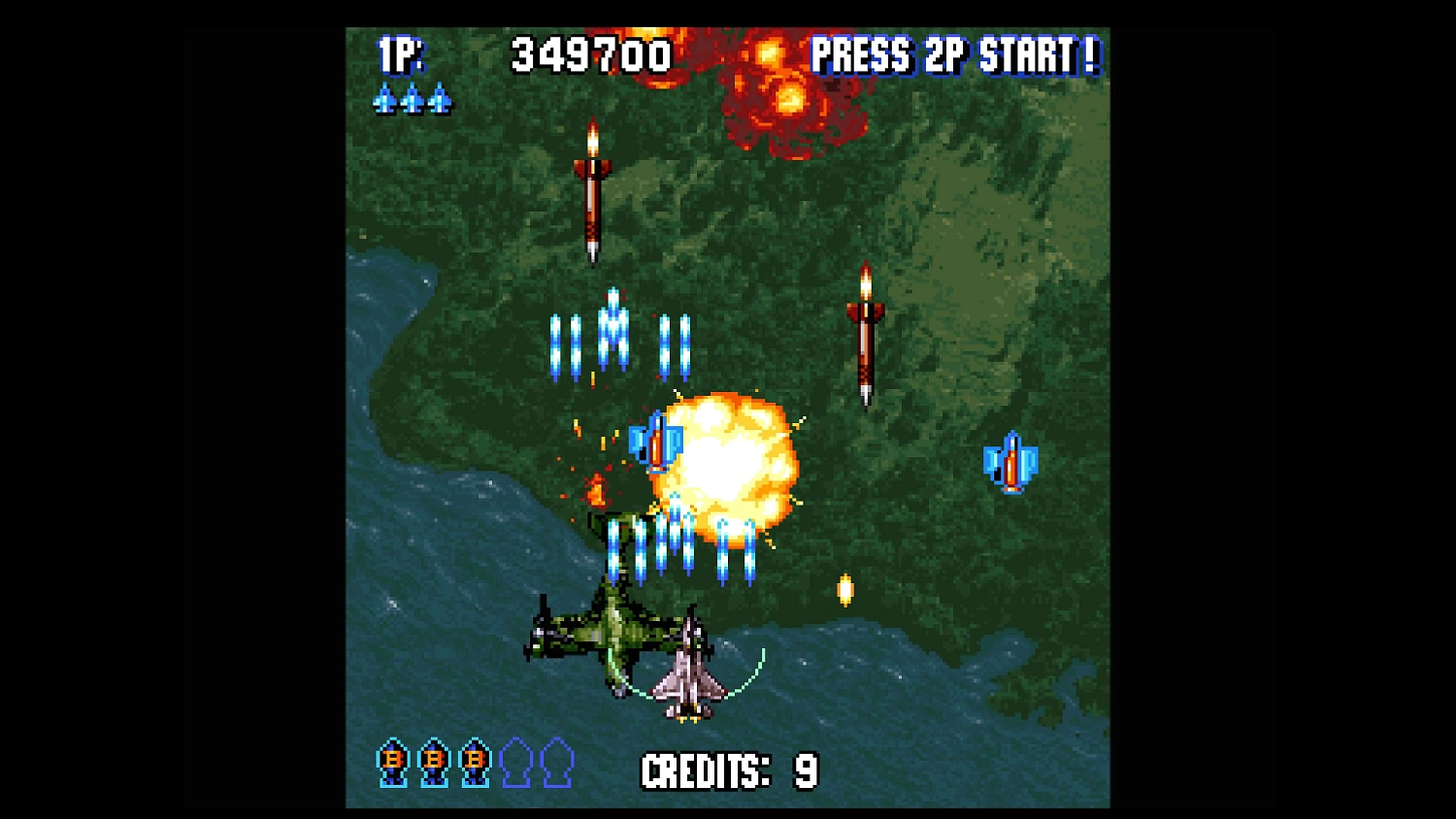Click the missile above the right power-up
This screenshot has height=819, width=1456.
tap(867, 335)
